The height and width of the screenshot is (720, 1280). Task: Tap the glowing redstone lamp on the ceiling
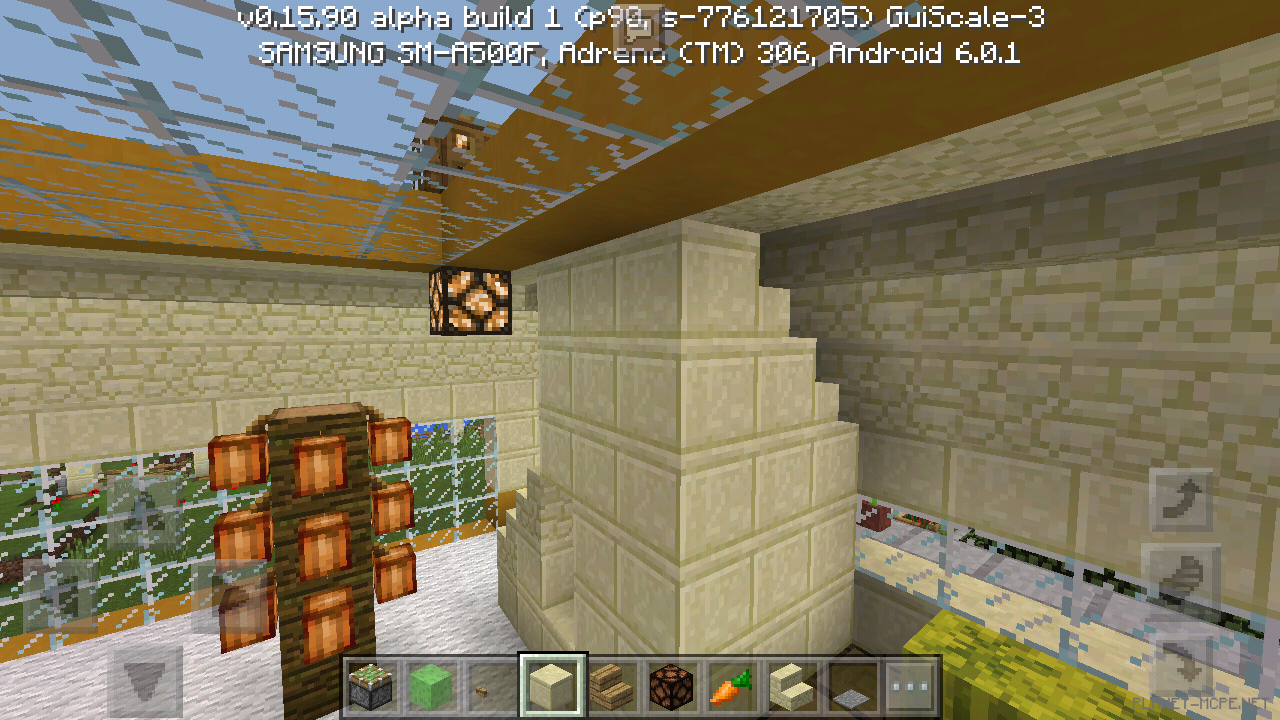point(470,300)
